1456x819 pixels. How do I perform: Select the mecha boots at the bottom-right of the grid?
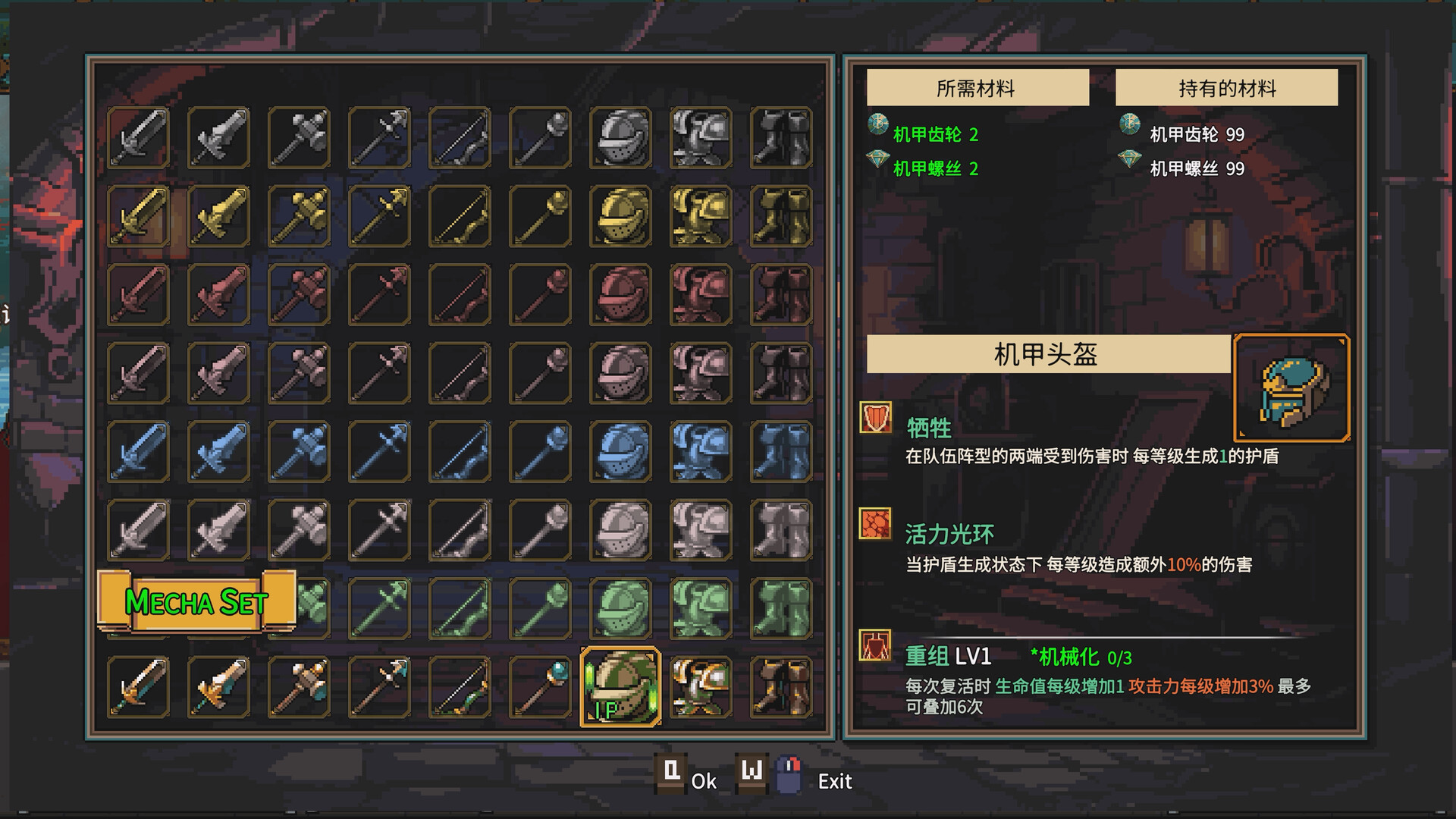tap(781, 687)
